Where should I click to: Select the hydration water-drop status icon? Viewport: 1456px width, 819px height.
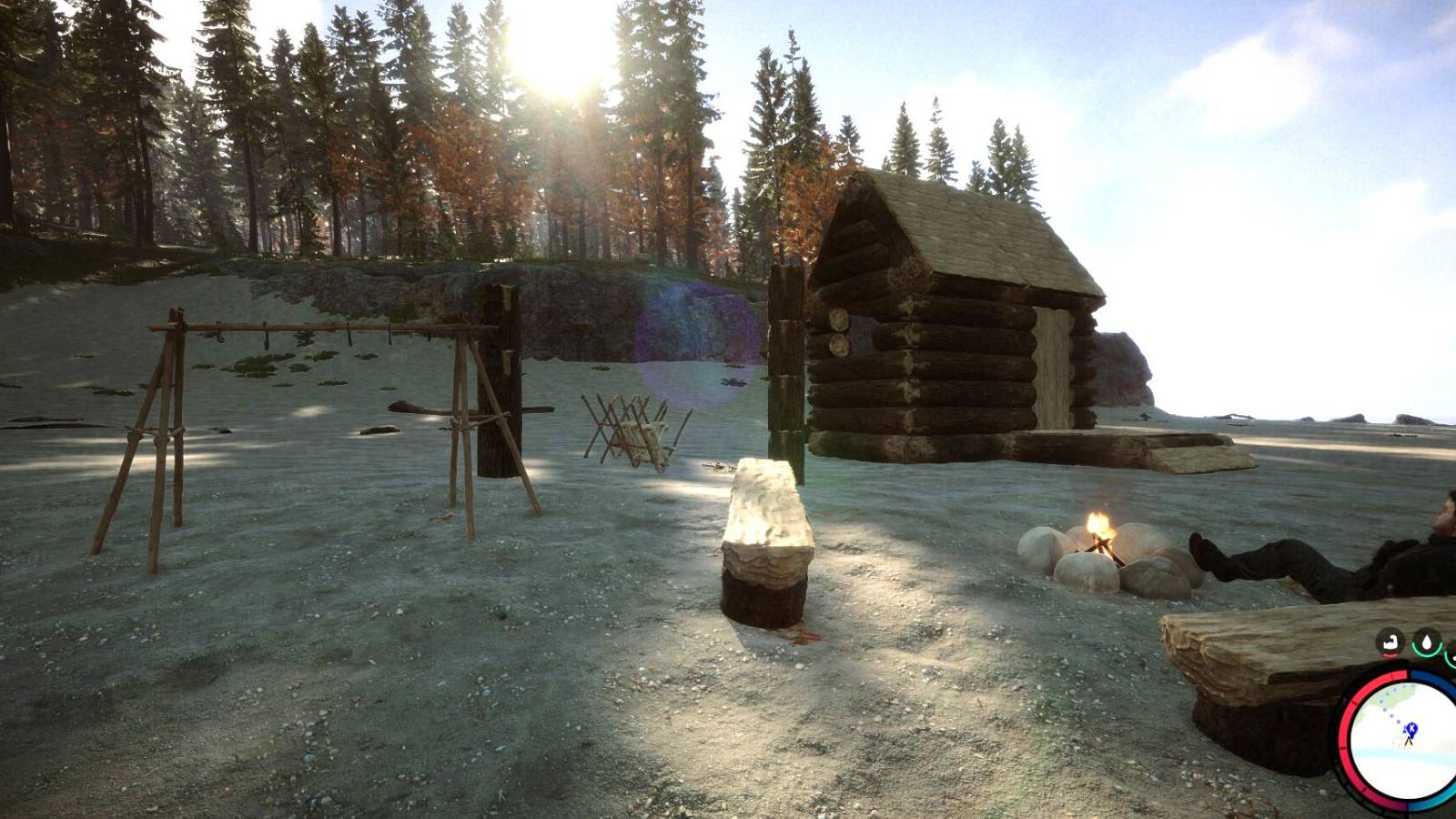click(1427, 642)
